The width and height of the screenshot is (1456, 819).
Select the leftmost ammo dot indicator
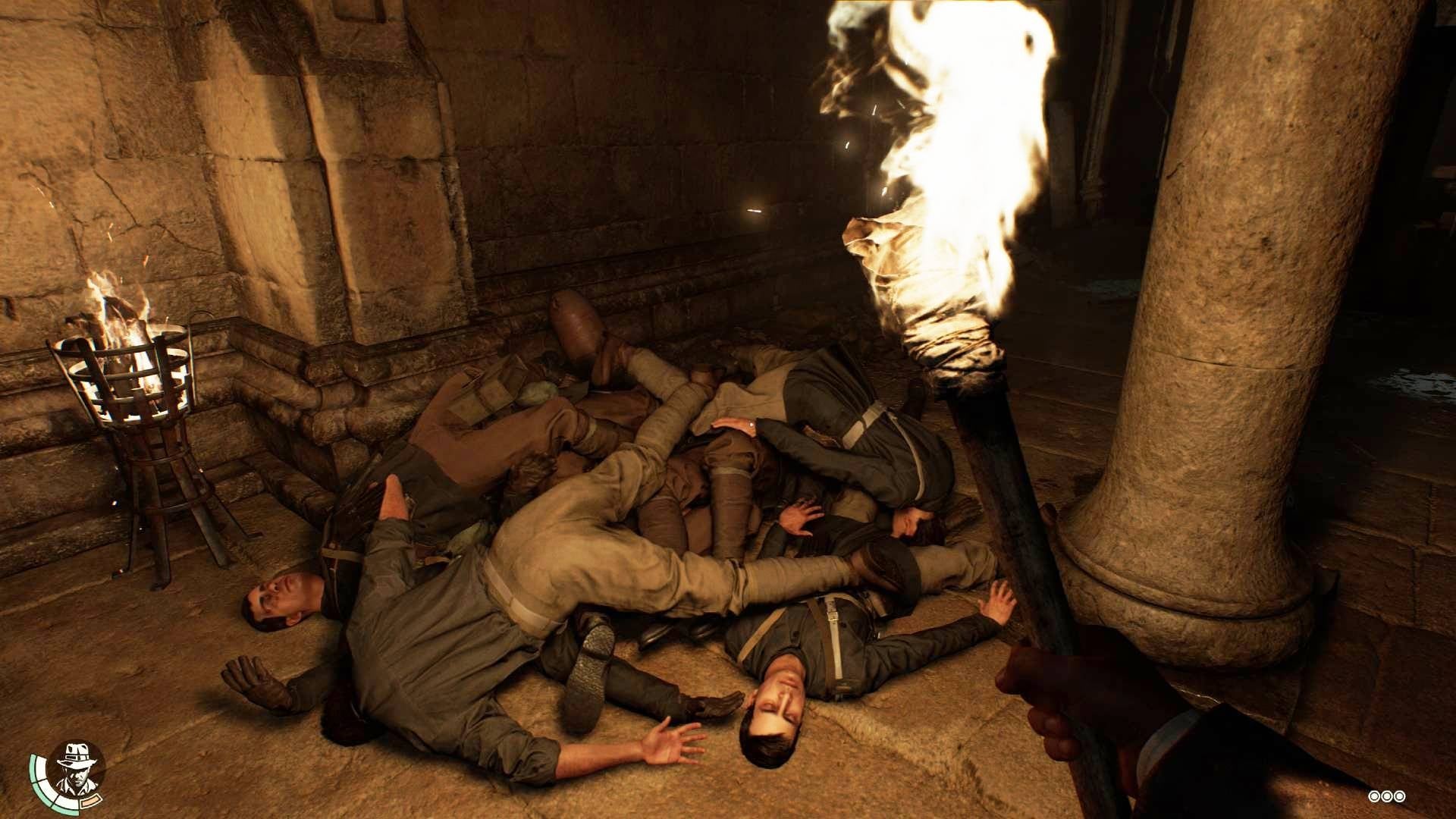point(1374,796)
